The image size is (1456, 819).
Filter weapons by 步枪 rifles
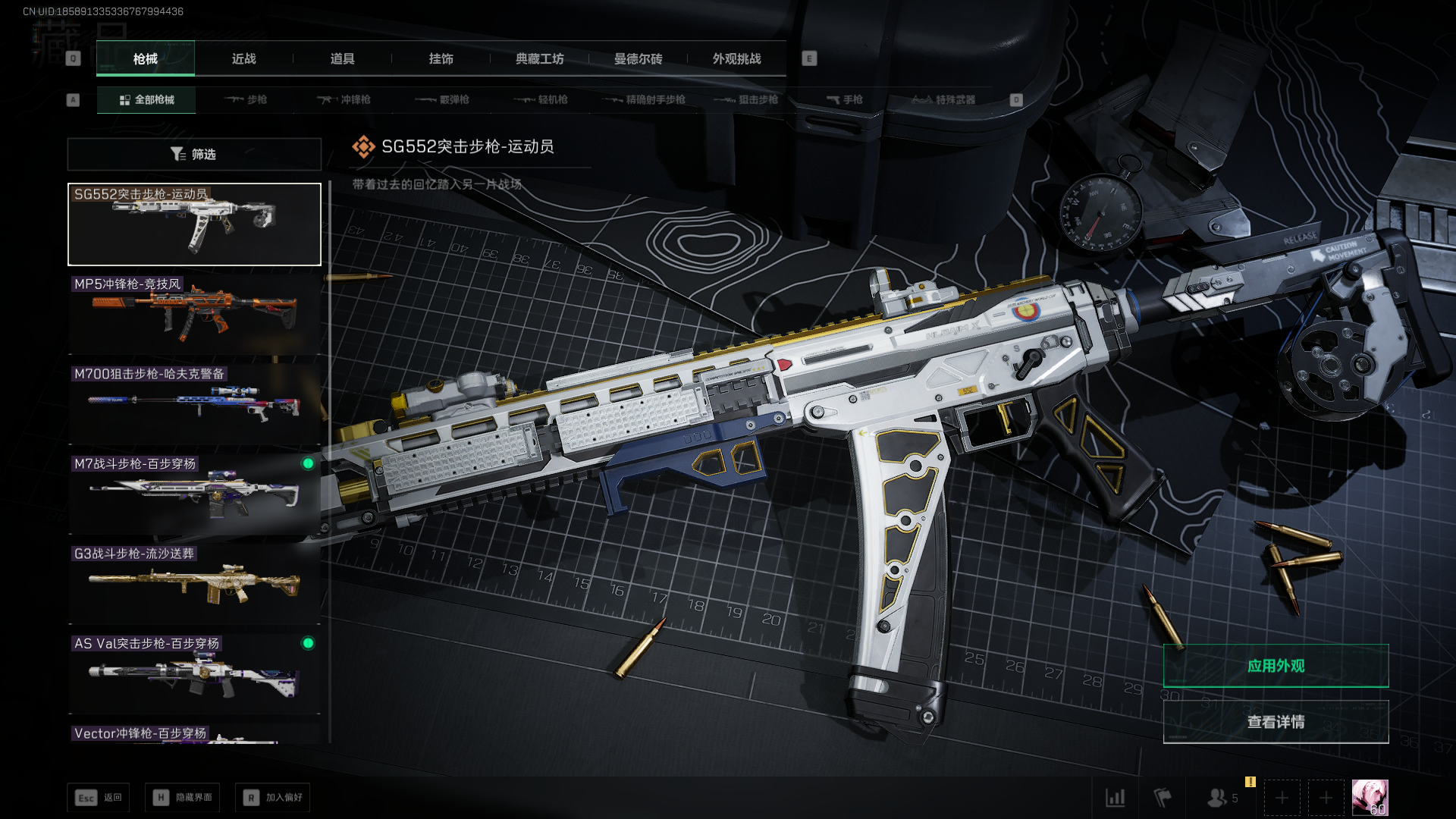click(246, 99)
